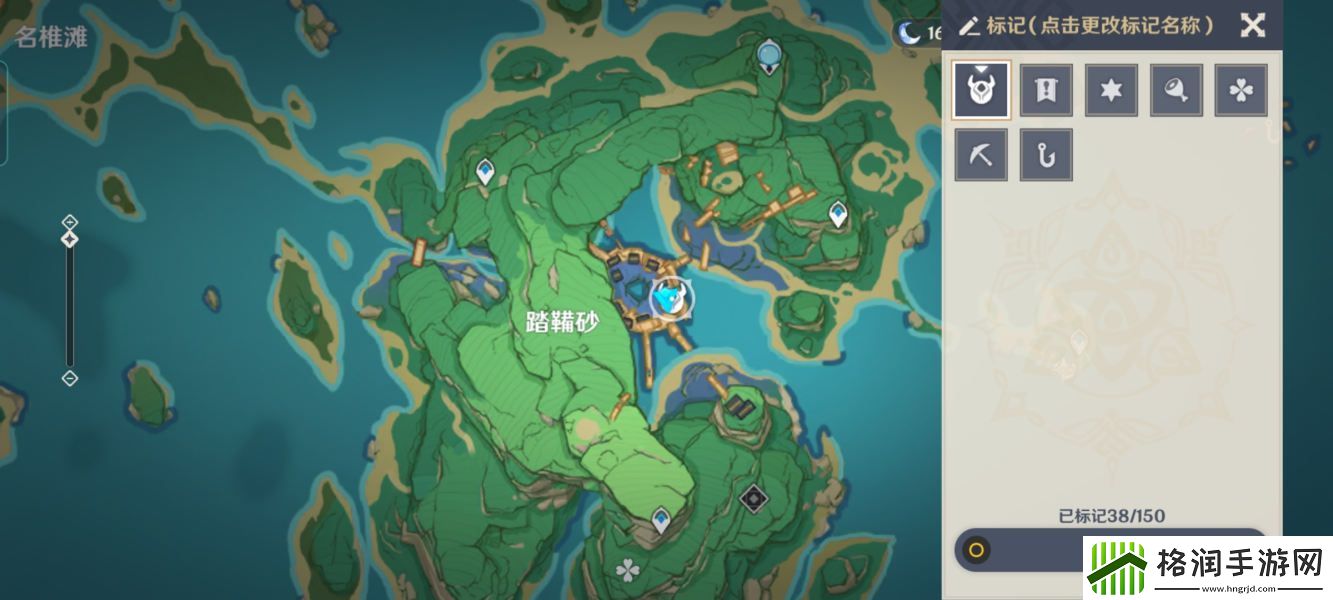
Task: Select the clover pin placed on the map
Action: coord(627,571)
